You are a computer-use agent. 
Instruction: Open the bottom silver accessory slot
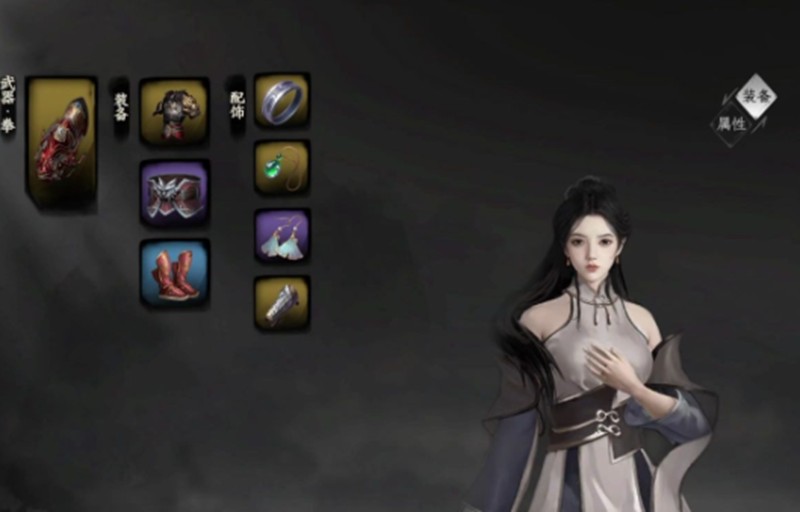[x=282, y=303]
